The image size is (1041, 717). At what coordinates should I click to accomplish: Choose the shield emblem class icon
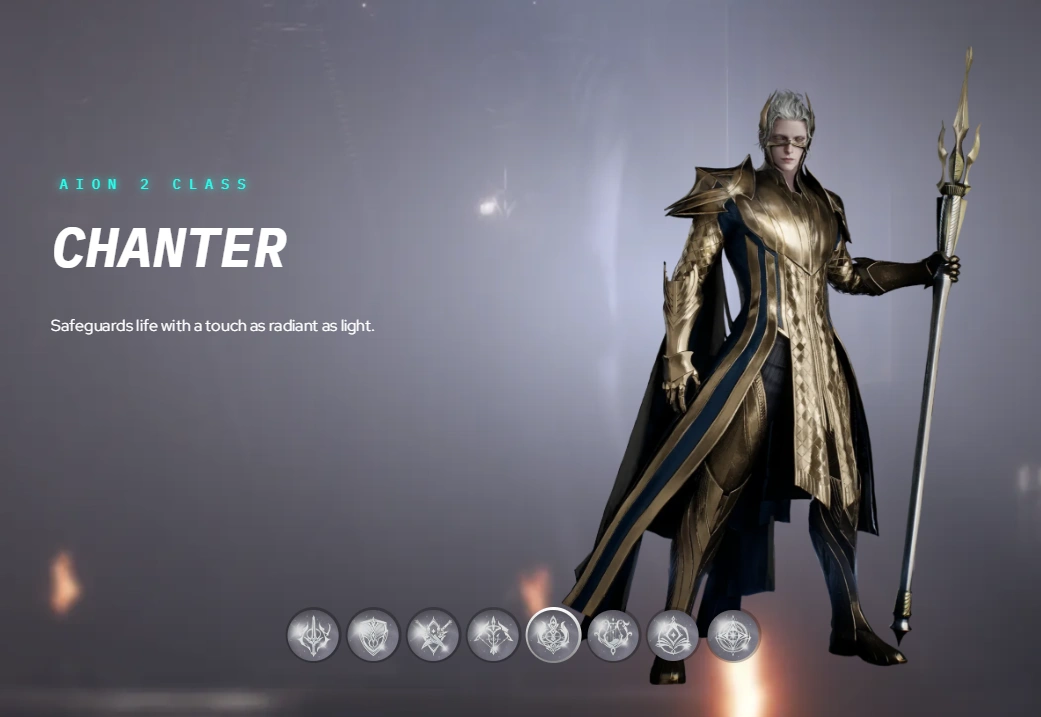coord(373,635)
